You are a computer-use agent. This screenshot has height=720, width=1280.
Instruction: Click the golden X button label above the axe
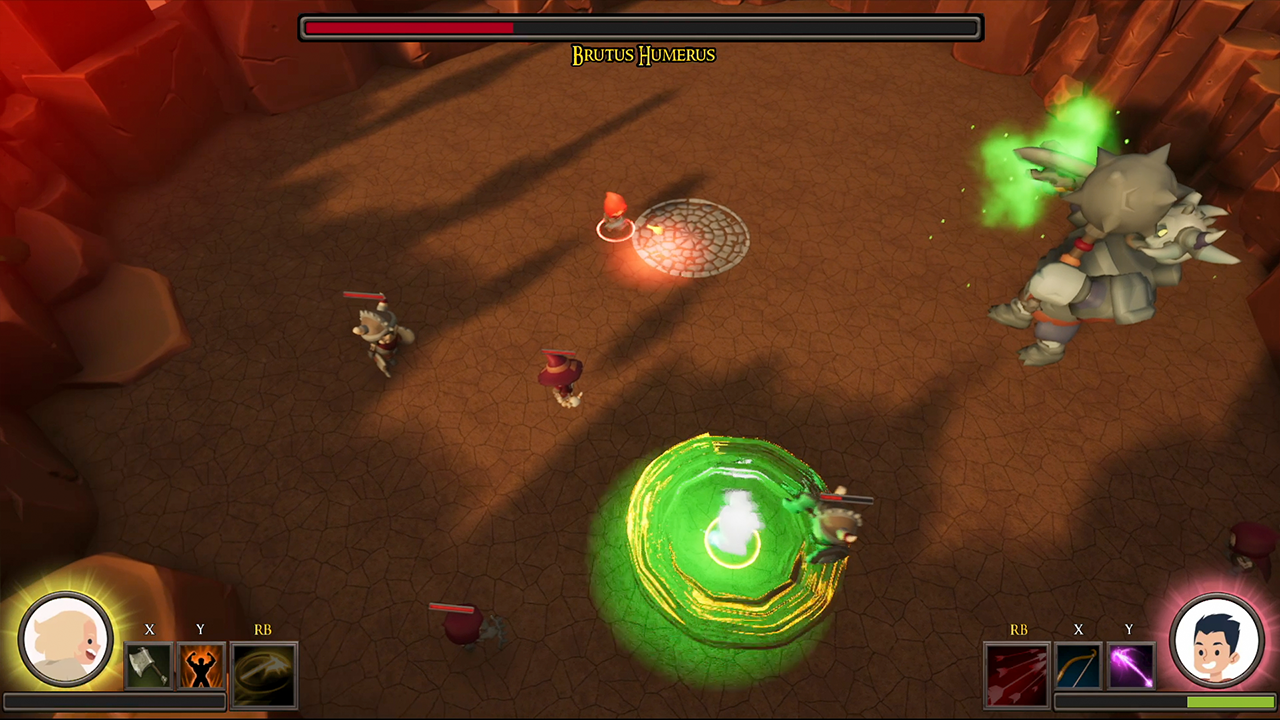[148, 631]
